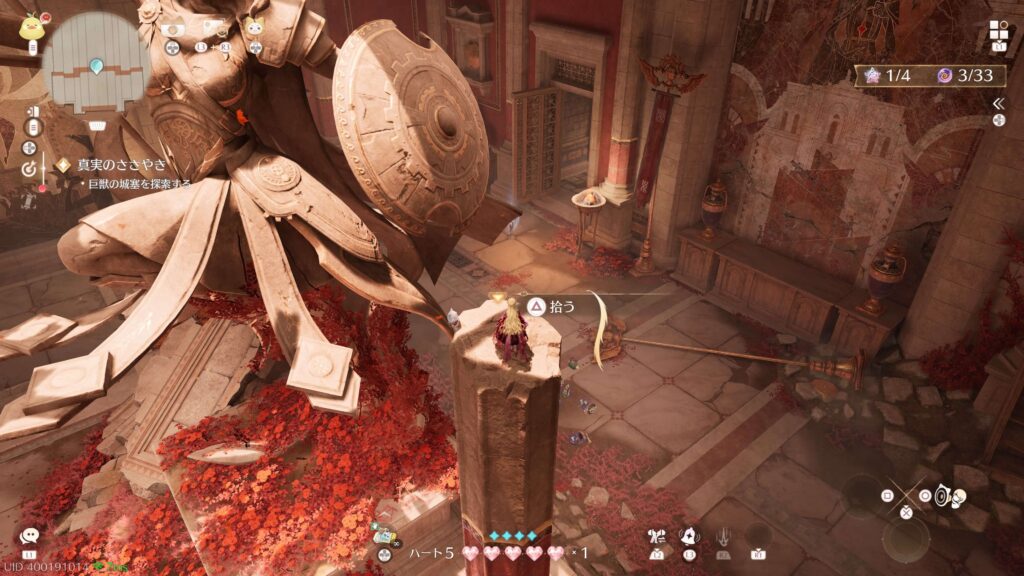This screenshot has width=1024, height=576.
Task: Open the circular minimap
Action: point(96,62)
